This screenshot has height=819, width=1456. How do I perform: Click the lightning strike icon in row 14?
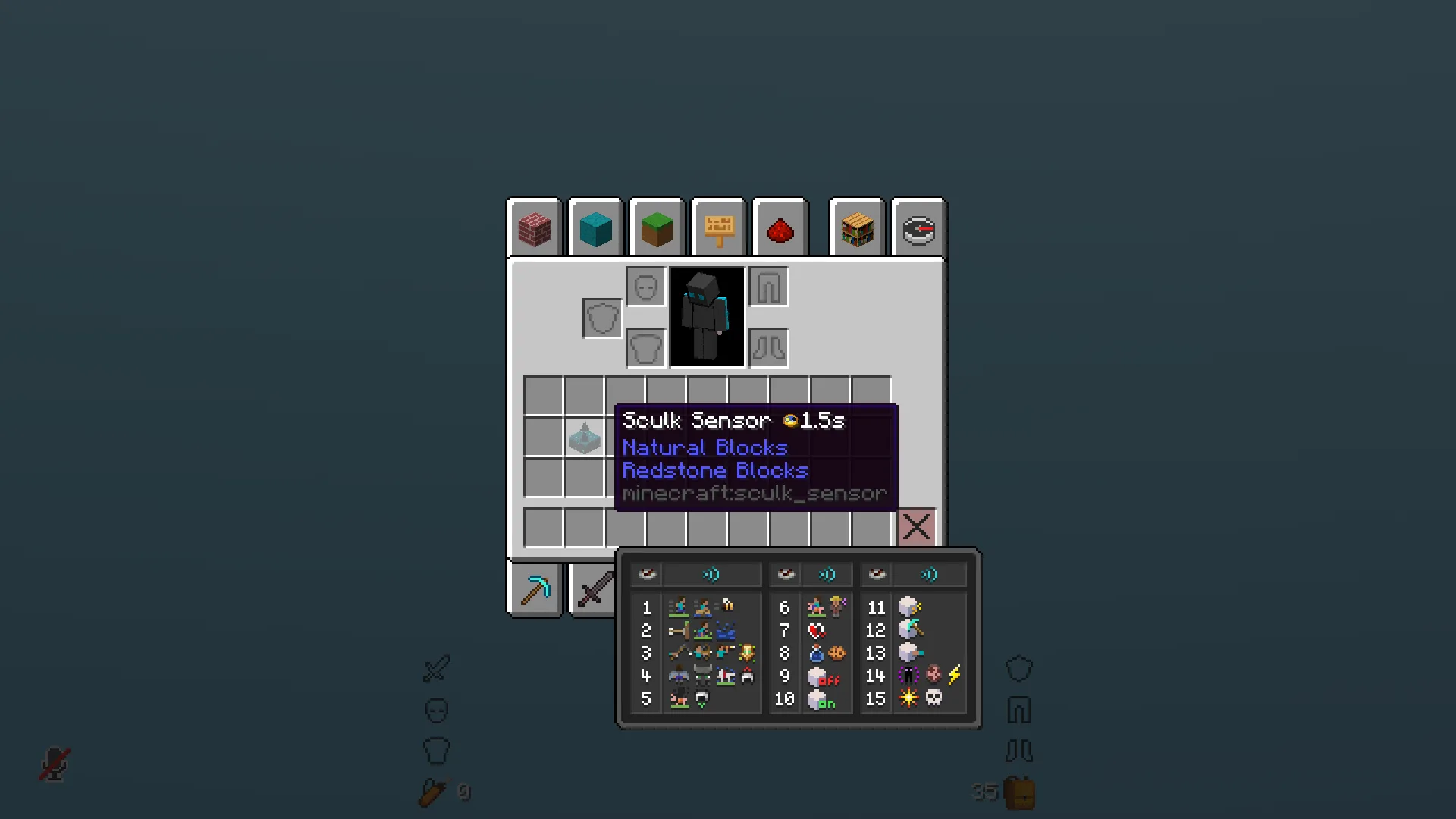coord(953,676)
